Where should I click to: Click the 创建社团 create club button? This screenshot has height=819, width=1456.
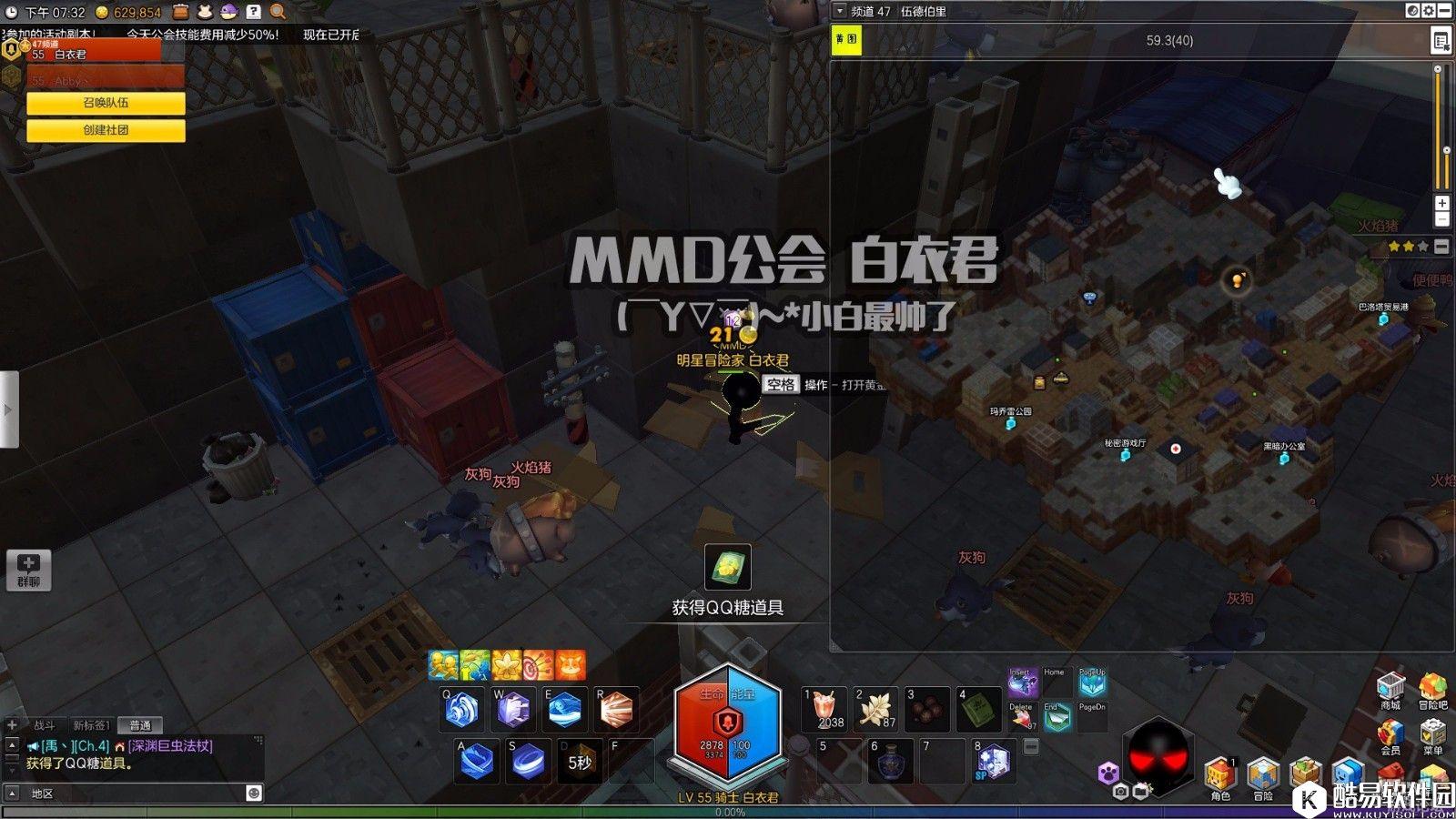click(x=106, y=130)
